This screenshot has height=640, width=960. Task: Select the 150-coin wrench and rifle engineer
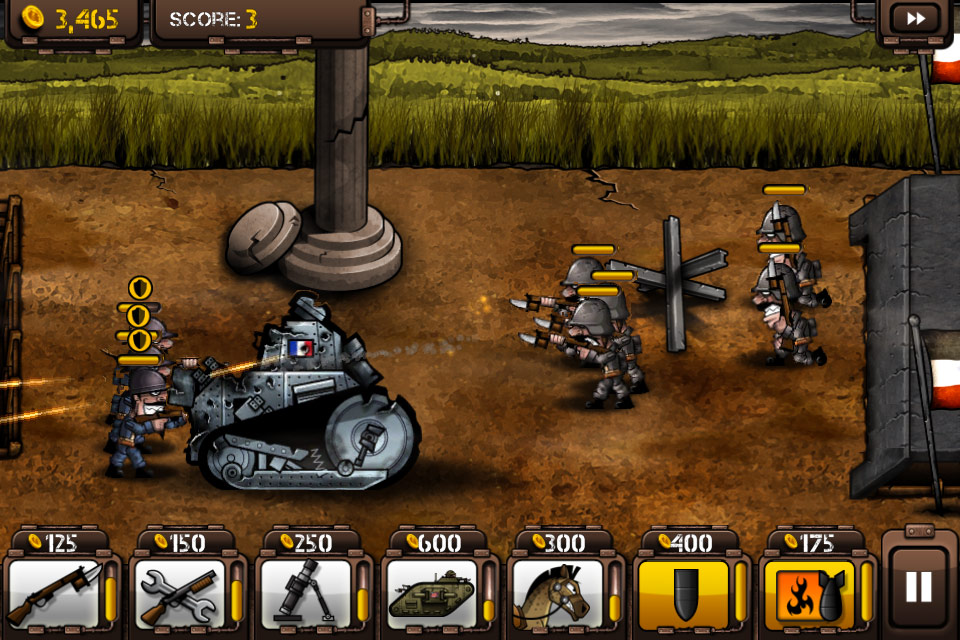pos(180,594)
